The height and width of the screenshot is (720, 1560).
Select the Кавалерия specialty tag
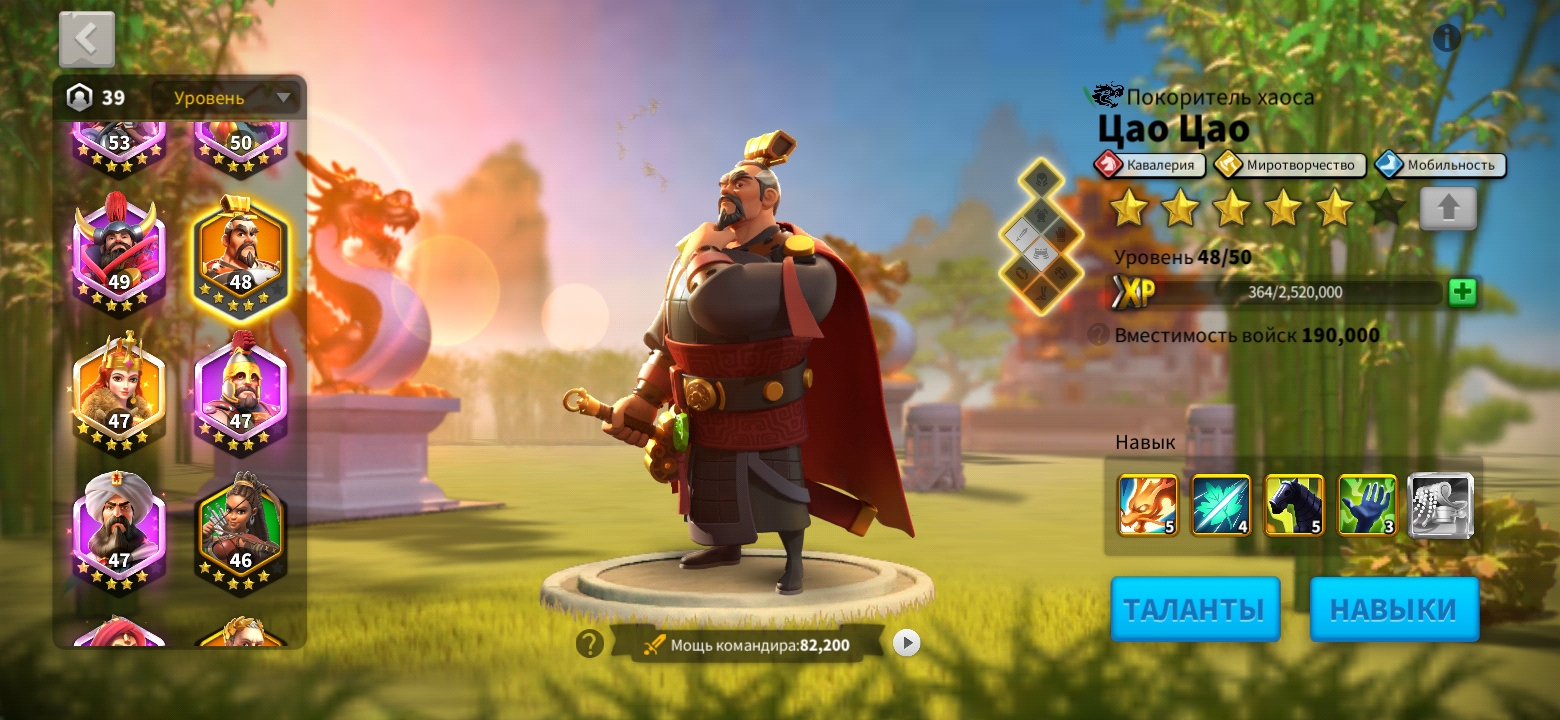(1148, 165)
